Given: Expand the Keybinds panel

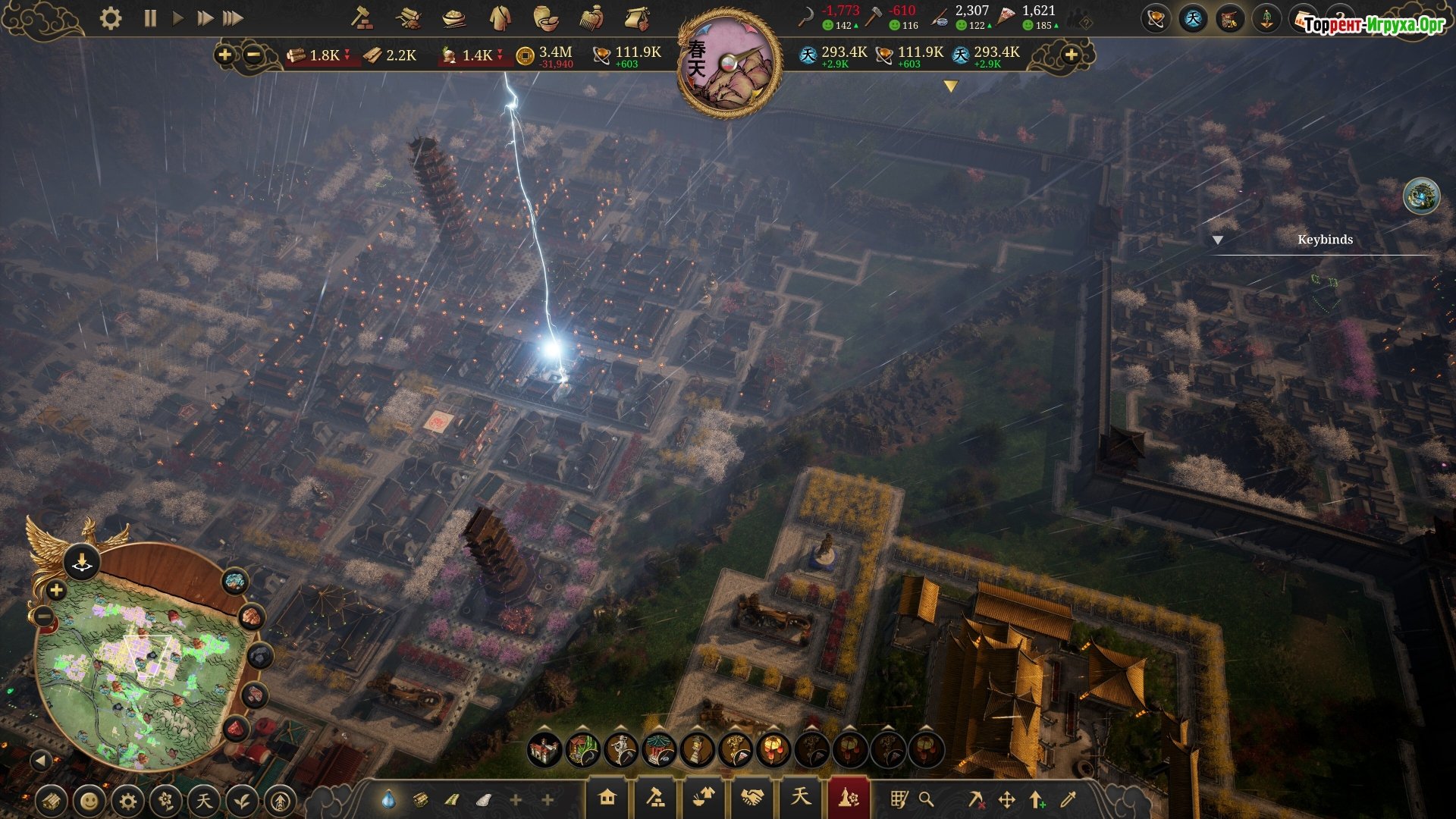Looking at the screenshot, I should coord(1218,240).
